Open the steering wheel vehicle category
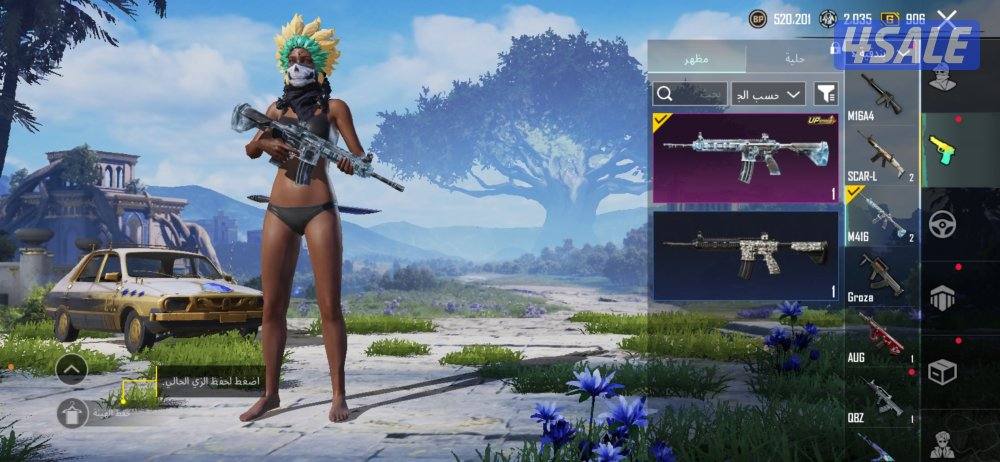This screenshot has height=462, width=1000. (x=942, y=225)
